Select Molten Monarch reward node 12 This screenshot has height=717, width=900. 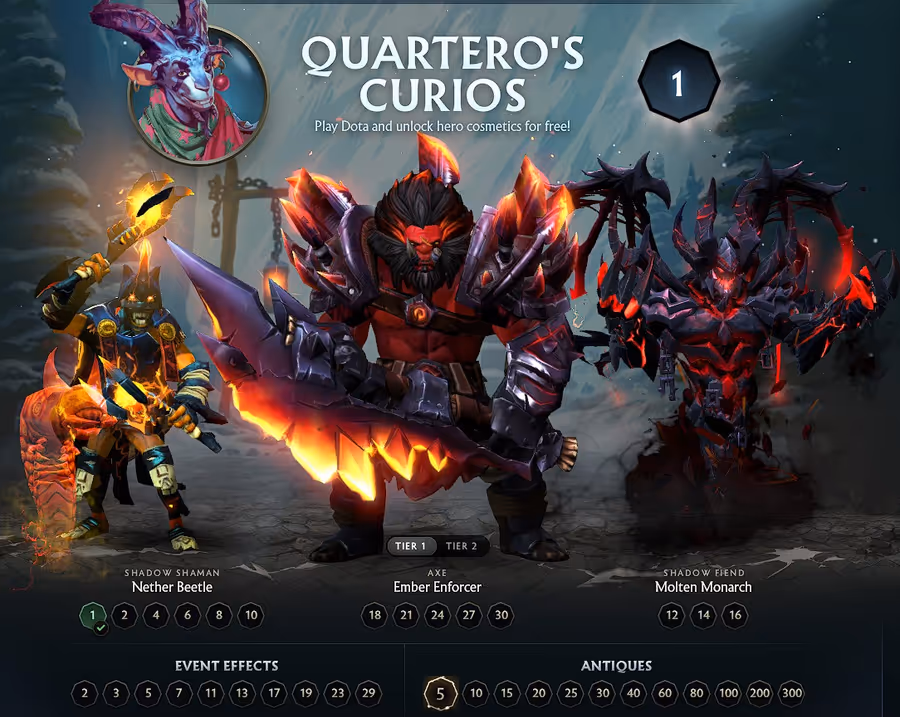click(x=672, y=615)
